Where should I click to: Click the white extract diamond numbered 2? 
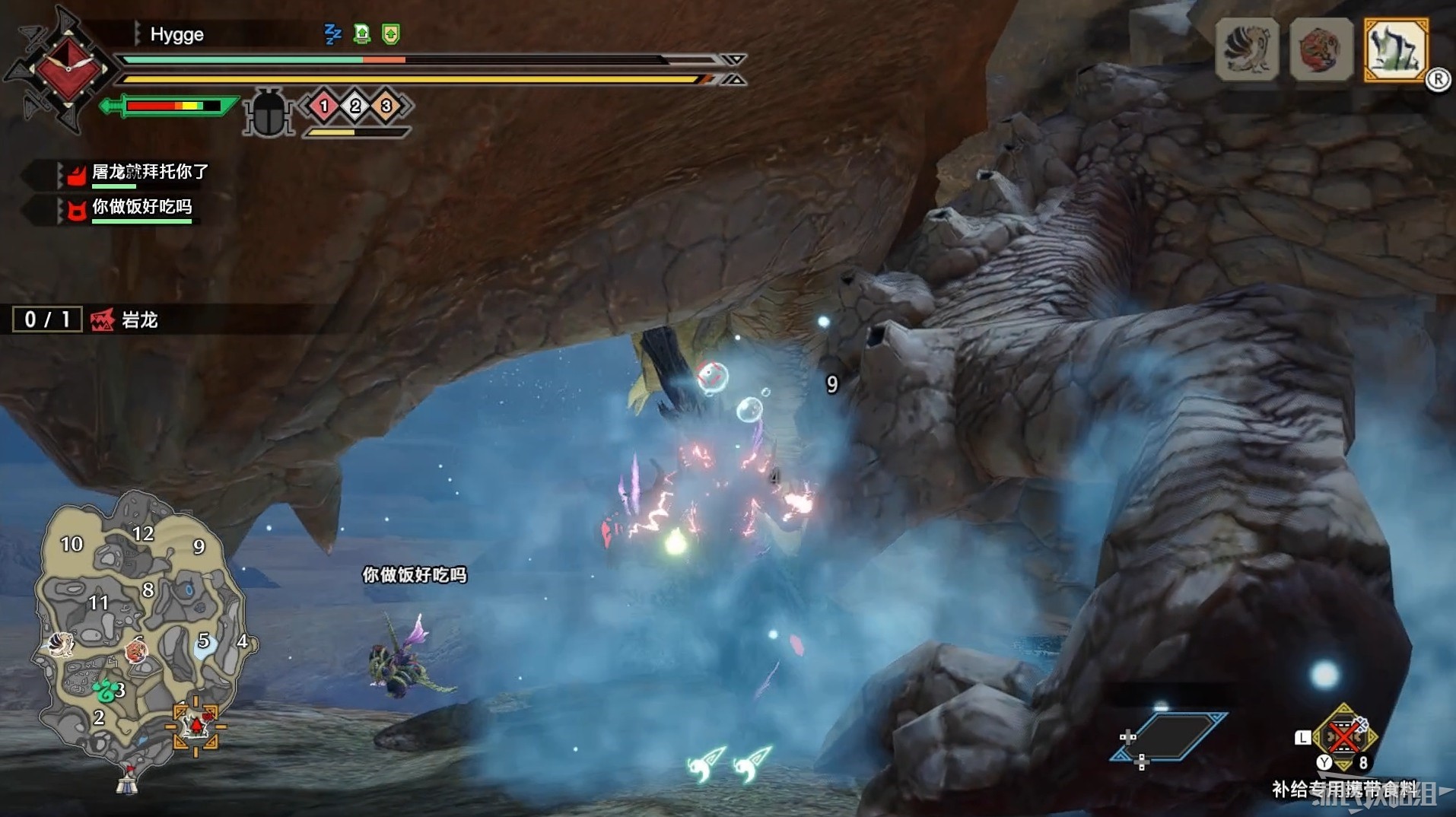click(355, 106)
